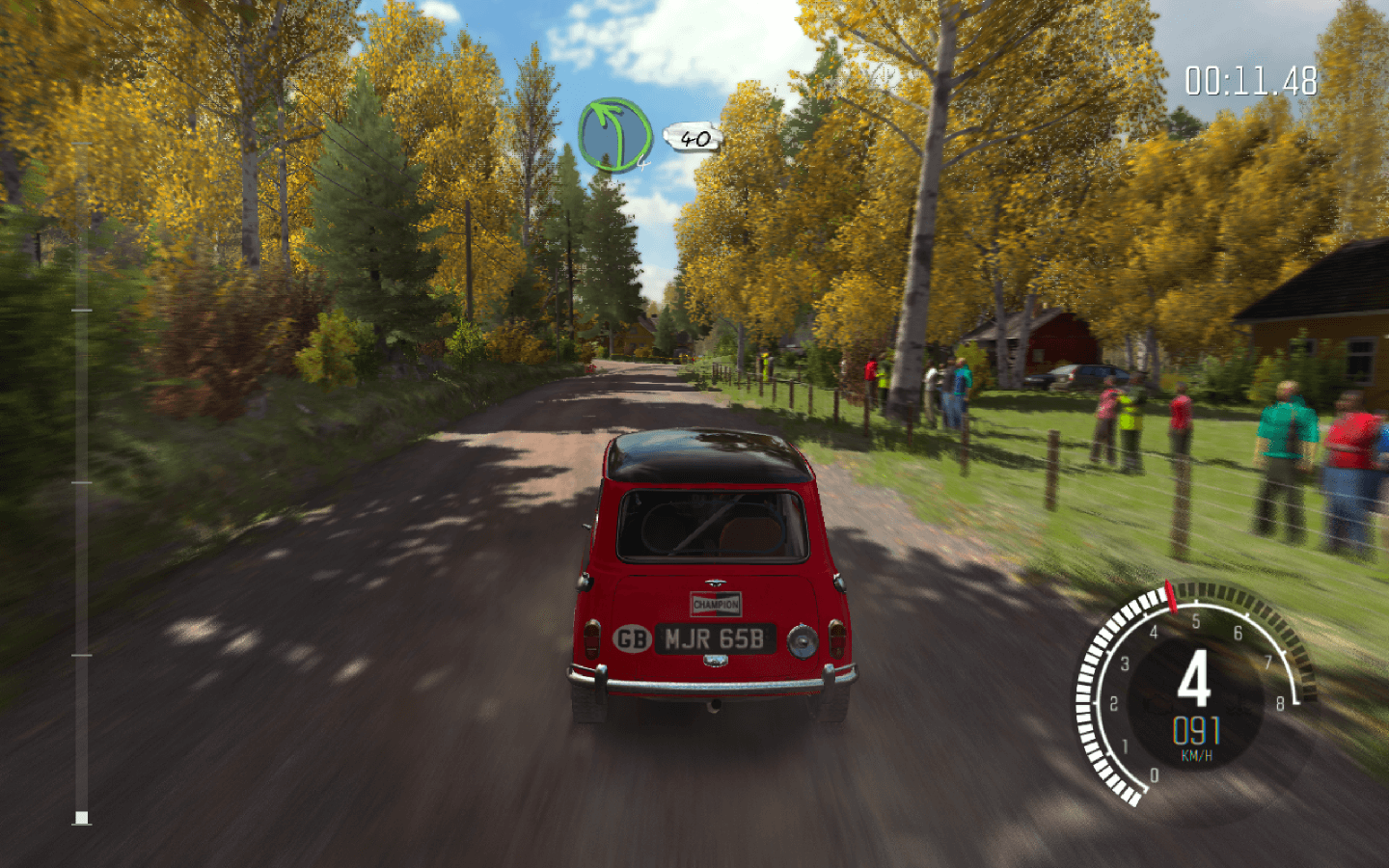This screenshot has height=868, width=1389.
Task: Select the 40 distance pace note bubble
Action: 694,139
